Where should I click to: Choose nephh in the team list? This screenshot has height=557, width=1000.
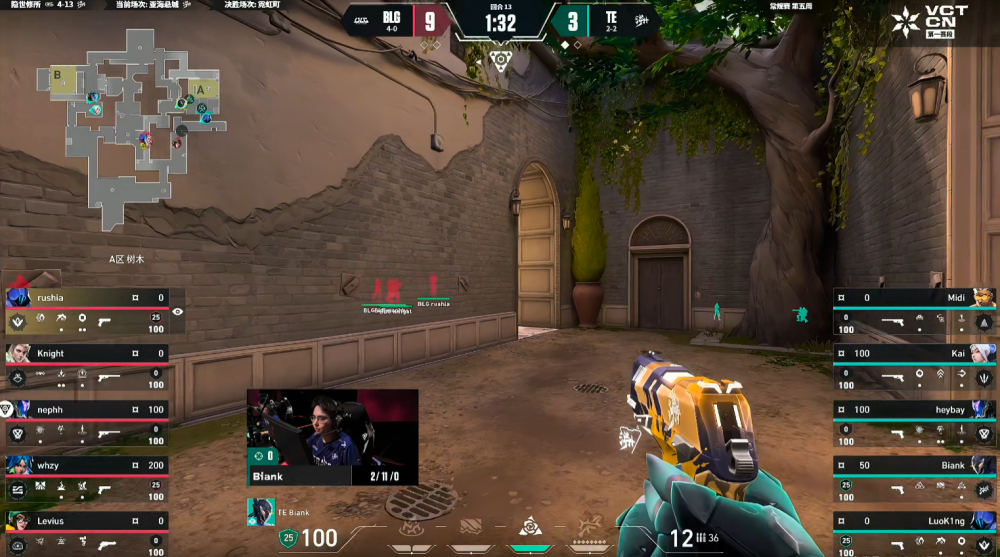pos(86,423)
